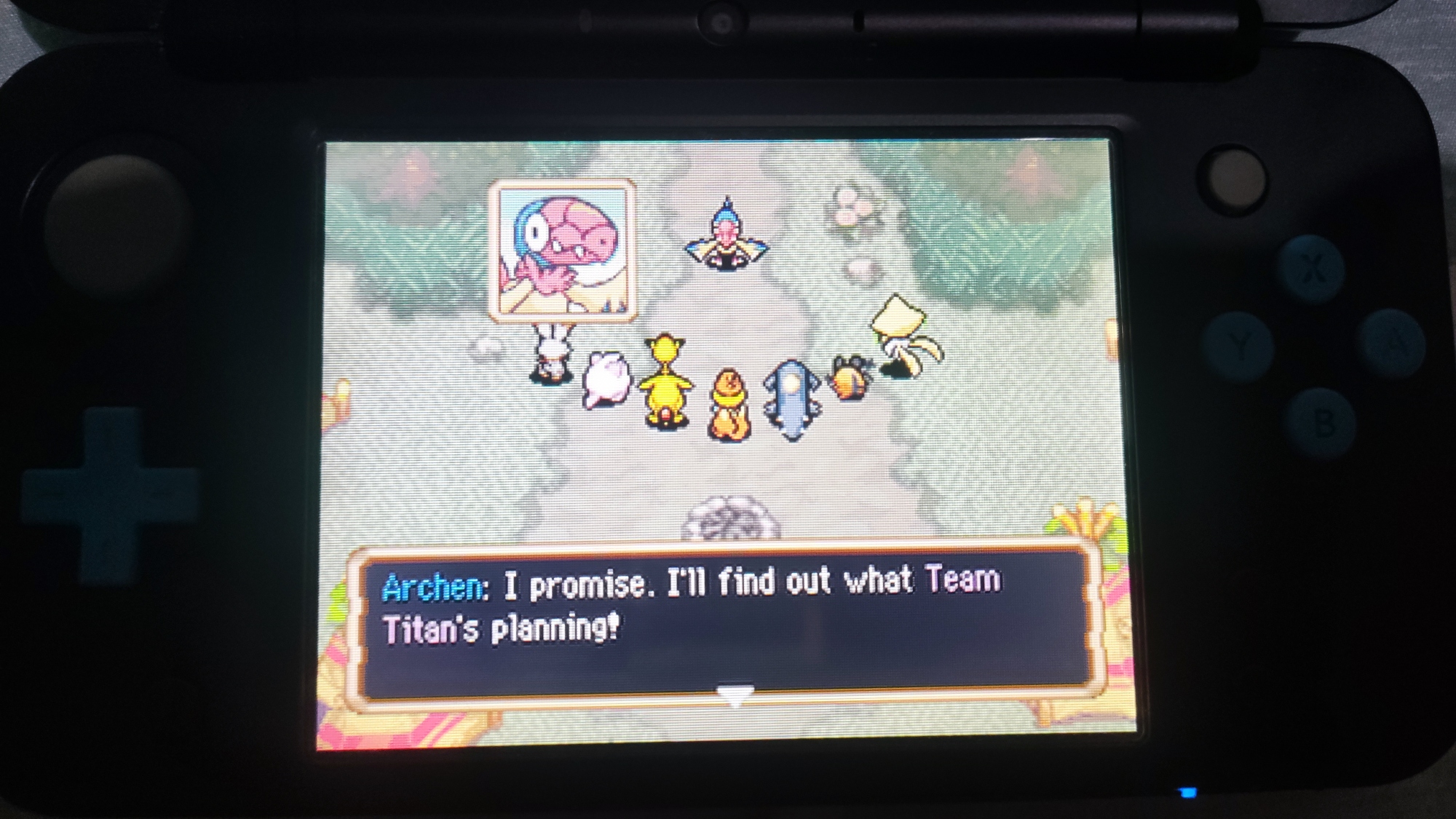Tap the white continue arrow in dialogue
Image resolution: width=1456 pixels, height=819 pixels.
point(735,695)
